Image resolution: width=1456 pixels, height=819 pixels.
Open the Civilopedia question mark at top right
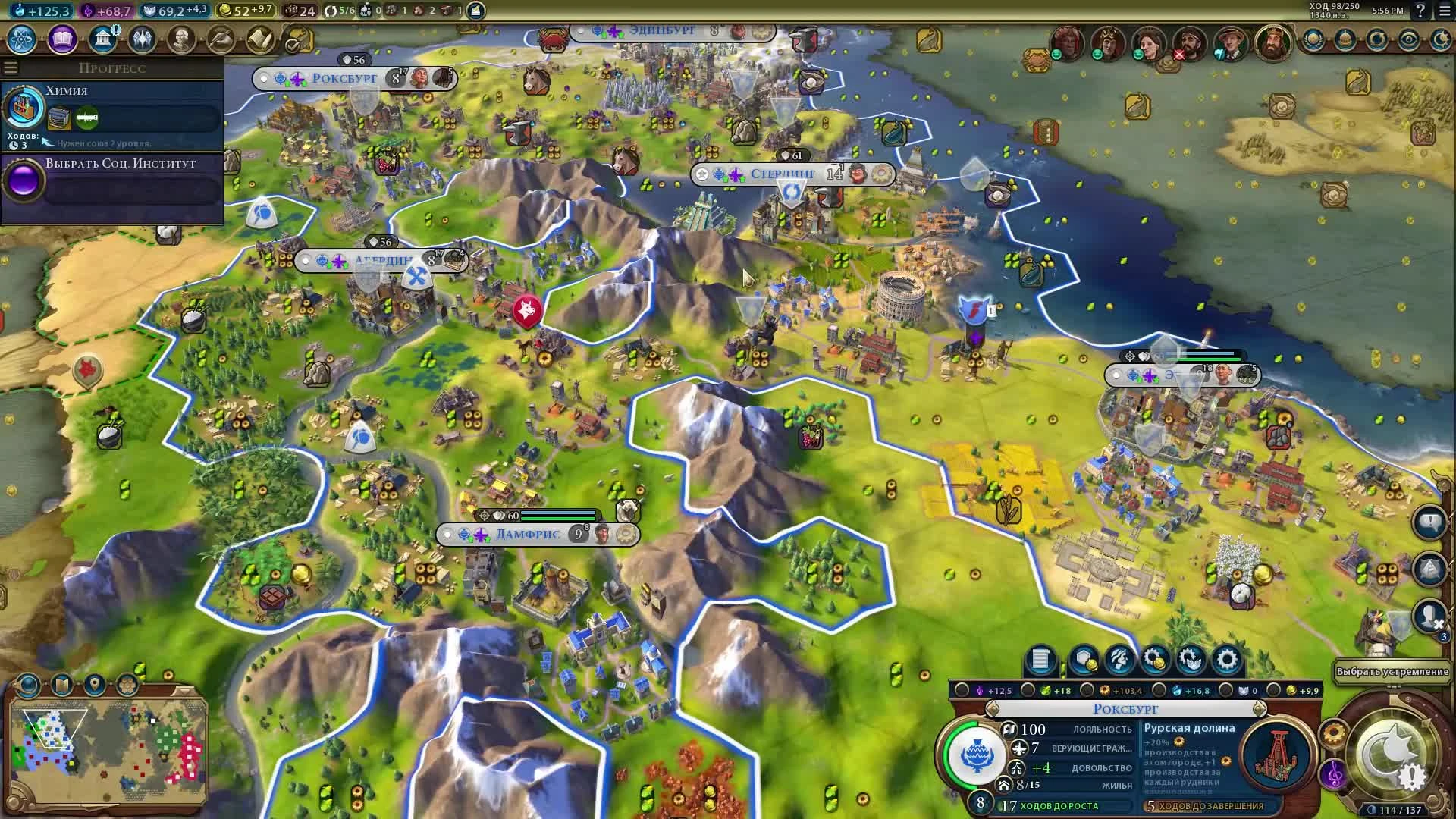click(x=1422, y=12)
